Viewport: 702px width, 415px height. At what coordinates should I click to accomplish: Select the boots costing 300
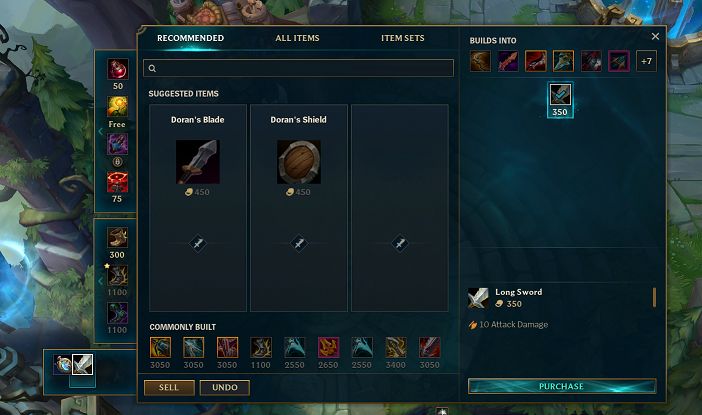pos(118,238)
